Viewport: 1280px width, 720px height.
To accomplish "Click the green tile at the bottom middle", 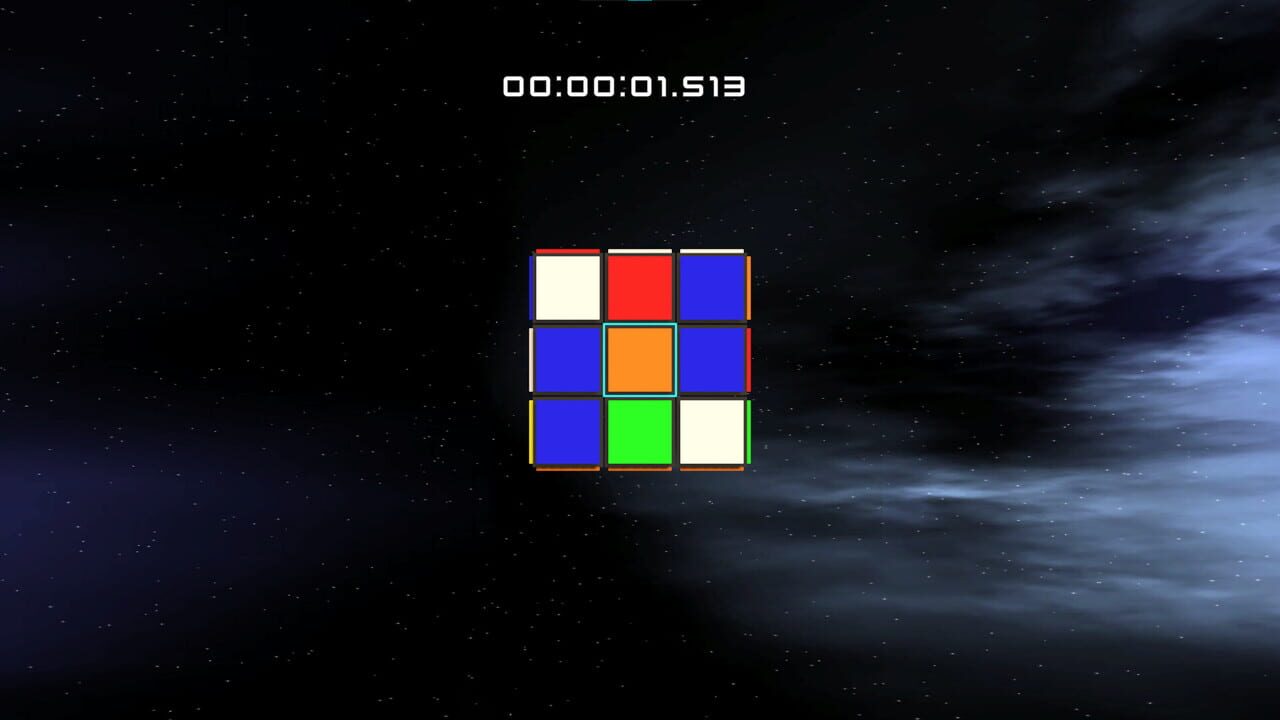I will point(641,432).
